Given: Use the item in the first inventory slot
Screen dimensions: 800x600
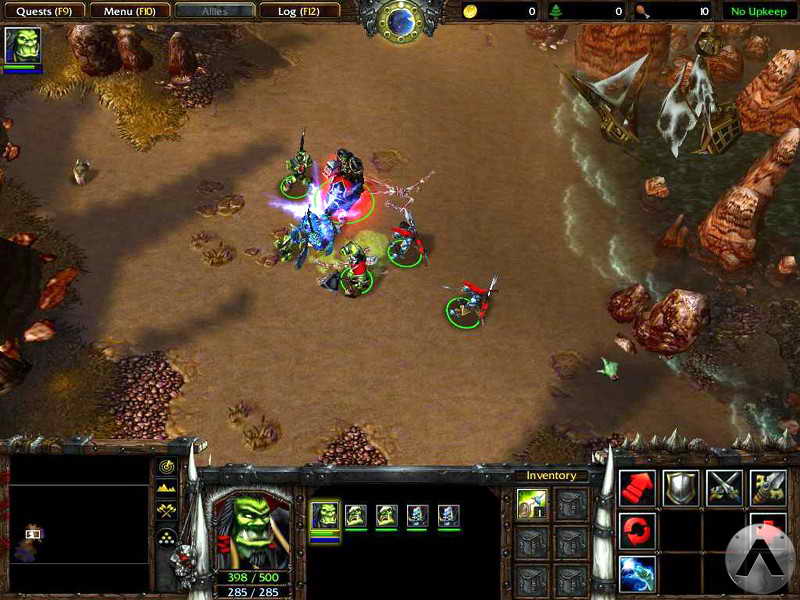Looking at the screenshot, I should click(532, 505).
